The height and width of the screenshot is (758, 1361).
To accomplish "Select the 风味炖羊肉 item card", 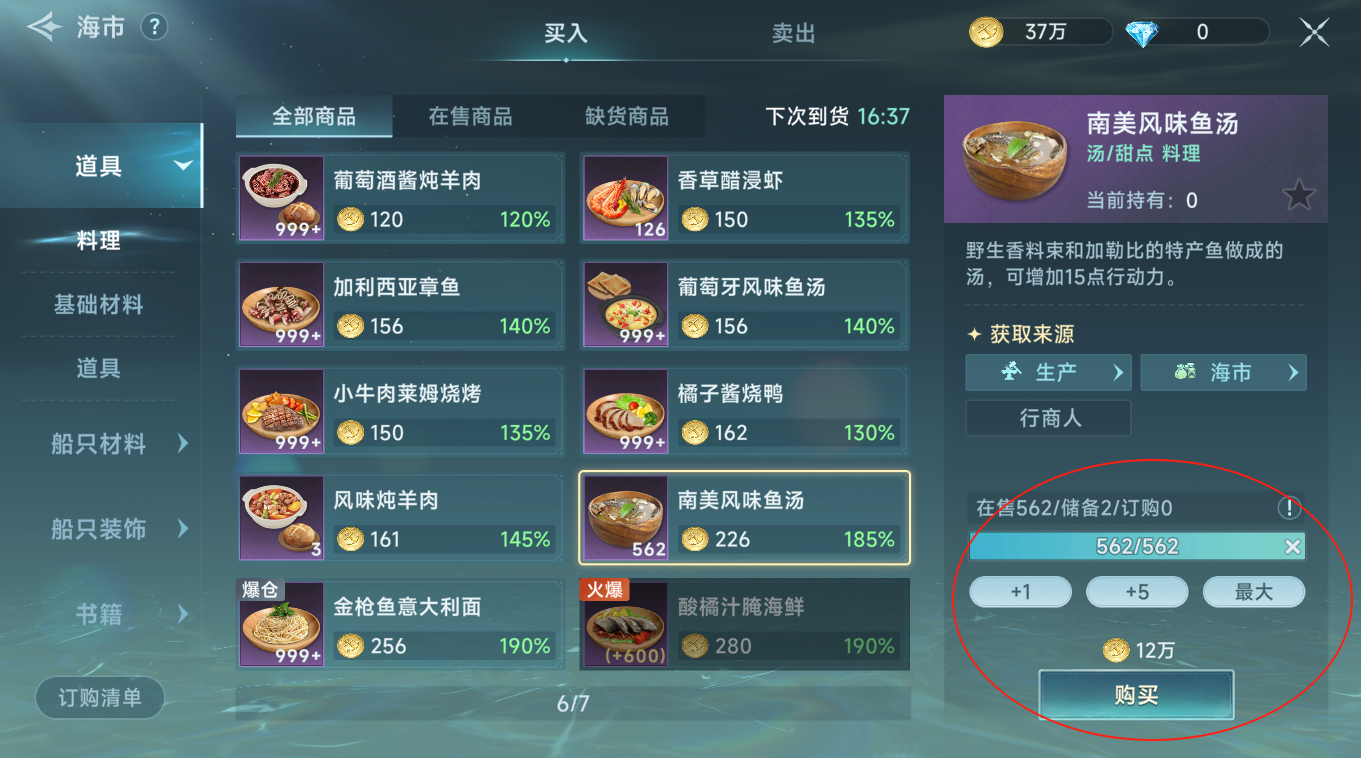I will (400, 518).
